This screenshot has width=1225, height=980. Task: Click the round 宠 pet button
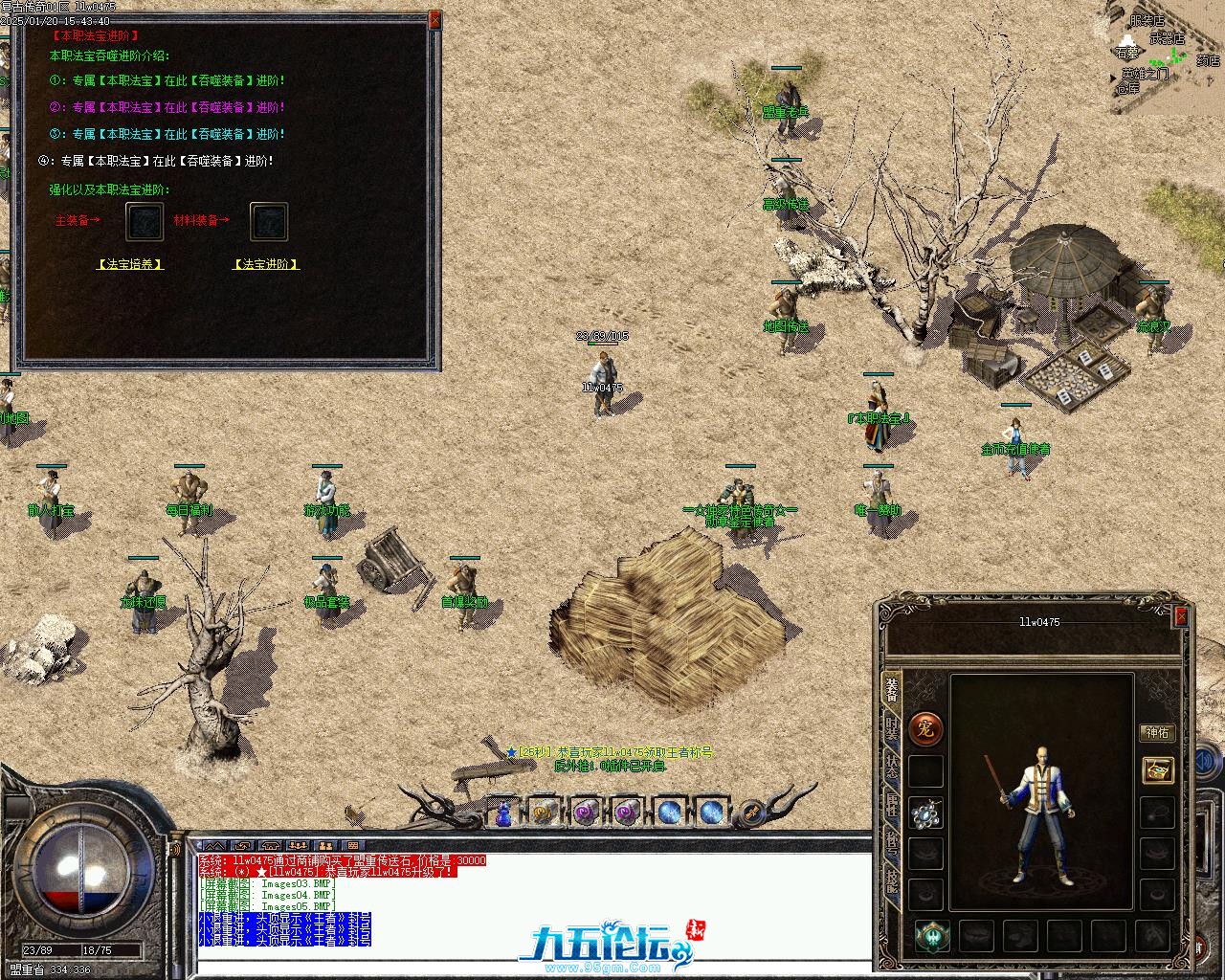pyautogui.click(x=925, y=729)
